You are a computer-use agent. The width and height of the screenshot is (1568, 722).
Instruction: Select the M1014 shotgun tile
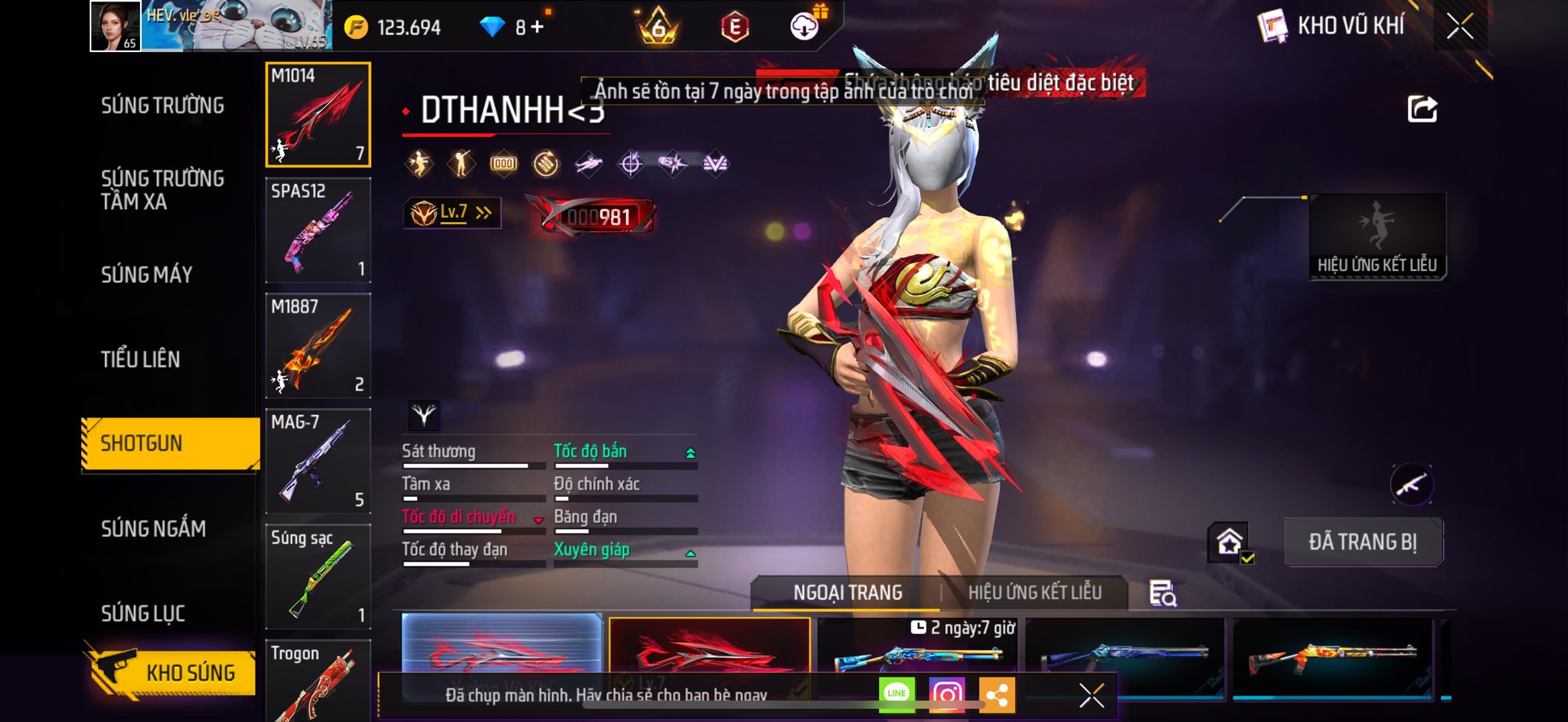(318, 115)
